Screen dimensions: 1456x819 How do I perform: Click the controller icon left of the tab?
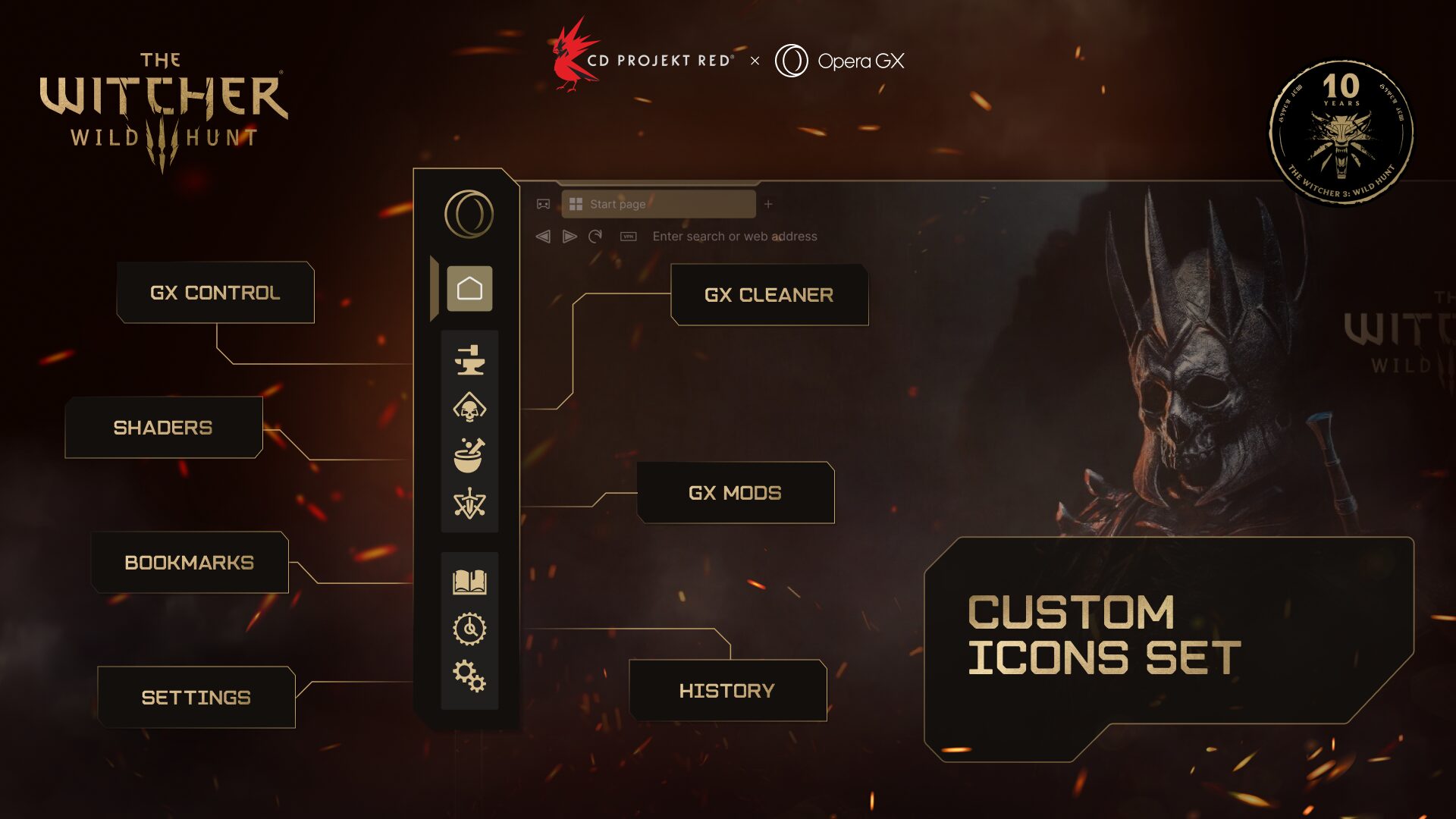543,204
